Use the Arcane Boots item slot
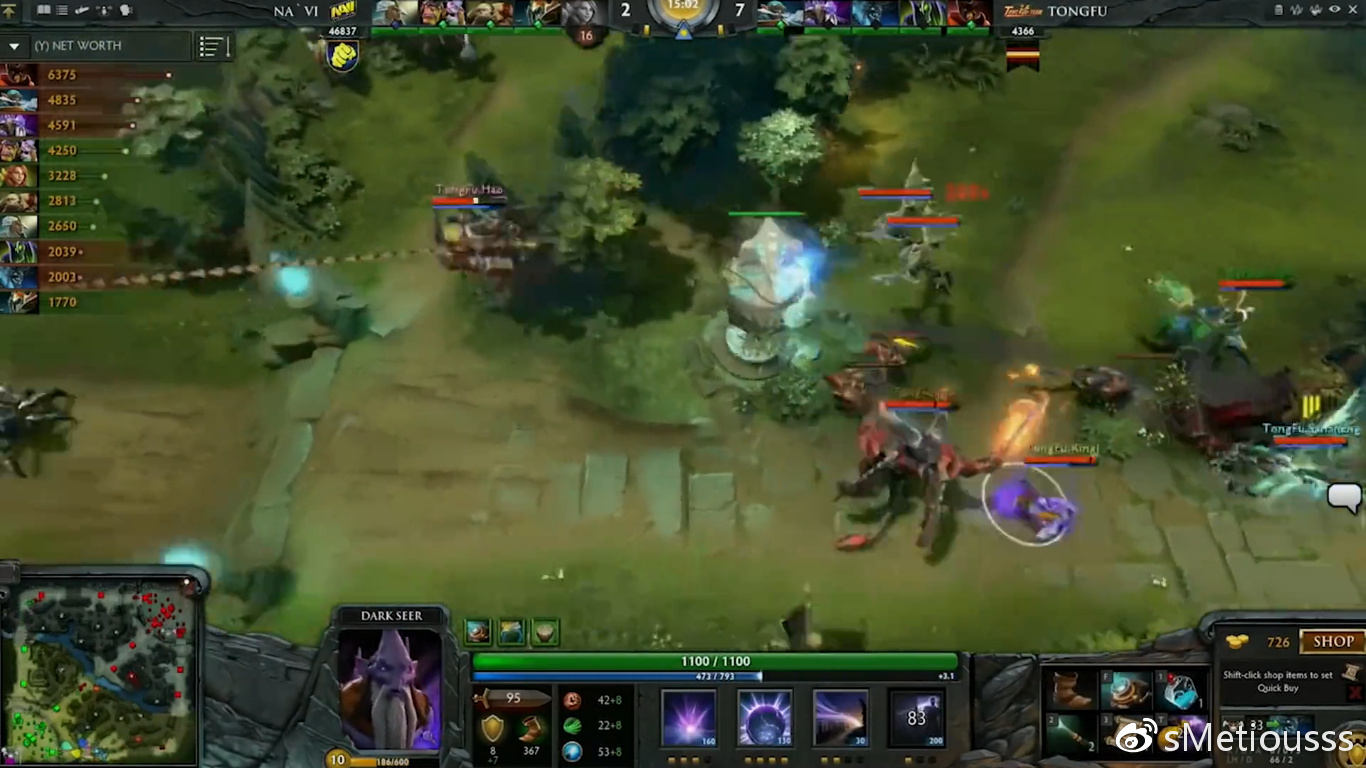Image resolution: width=1366 pixels, height=768 pixels. (x=1126, y=690)
